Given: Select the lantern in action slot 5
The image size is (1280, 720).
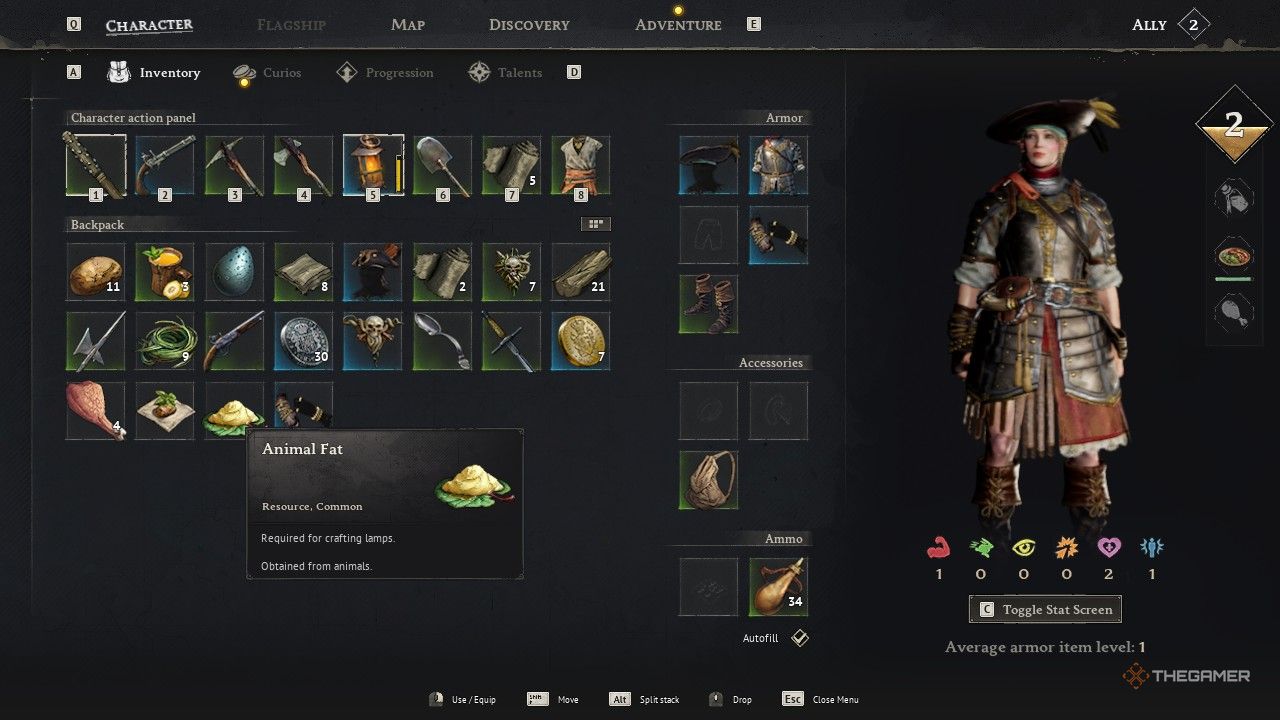Looking at the screenshot, I should tap(373, 165).
